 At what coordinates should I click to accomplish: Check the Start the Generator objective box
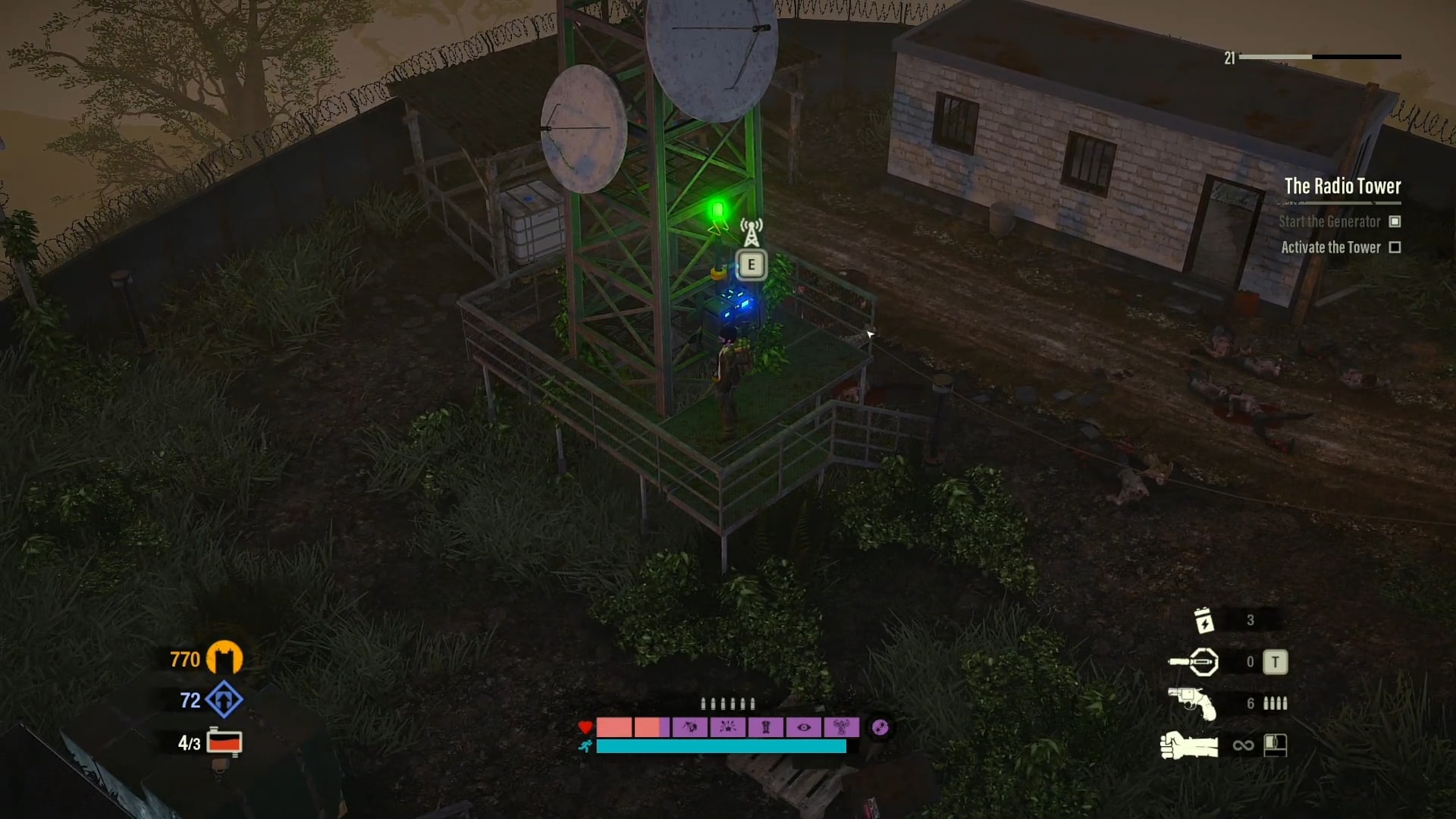click(1394, 221)
